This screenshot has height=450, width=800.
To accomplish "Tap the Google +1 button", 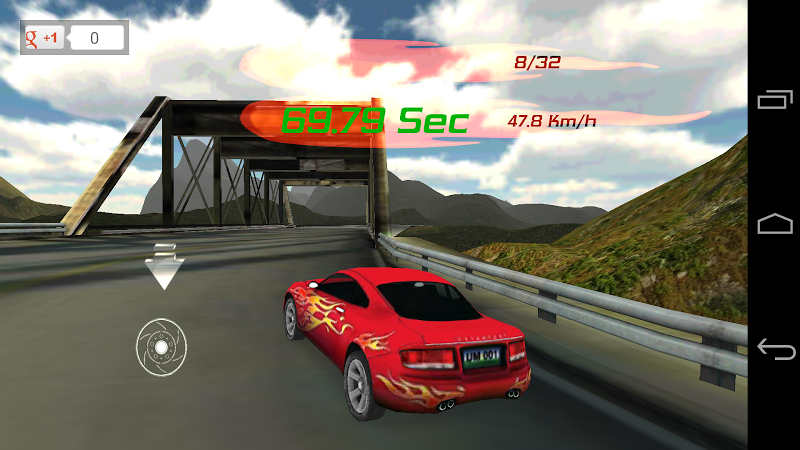I will click(45, 39).
